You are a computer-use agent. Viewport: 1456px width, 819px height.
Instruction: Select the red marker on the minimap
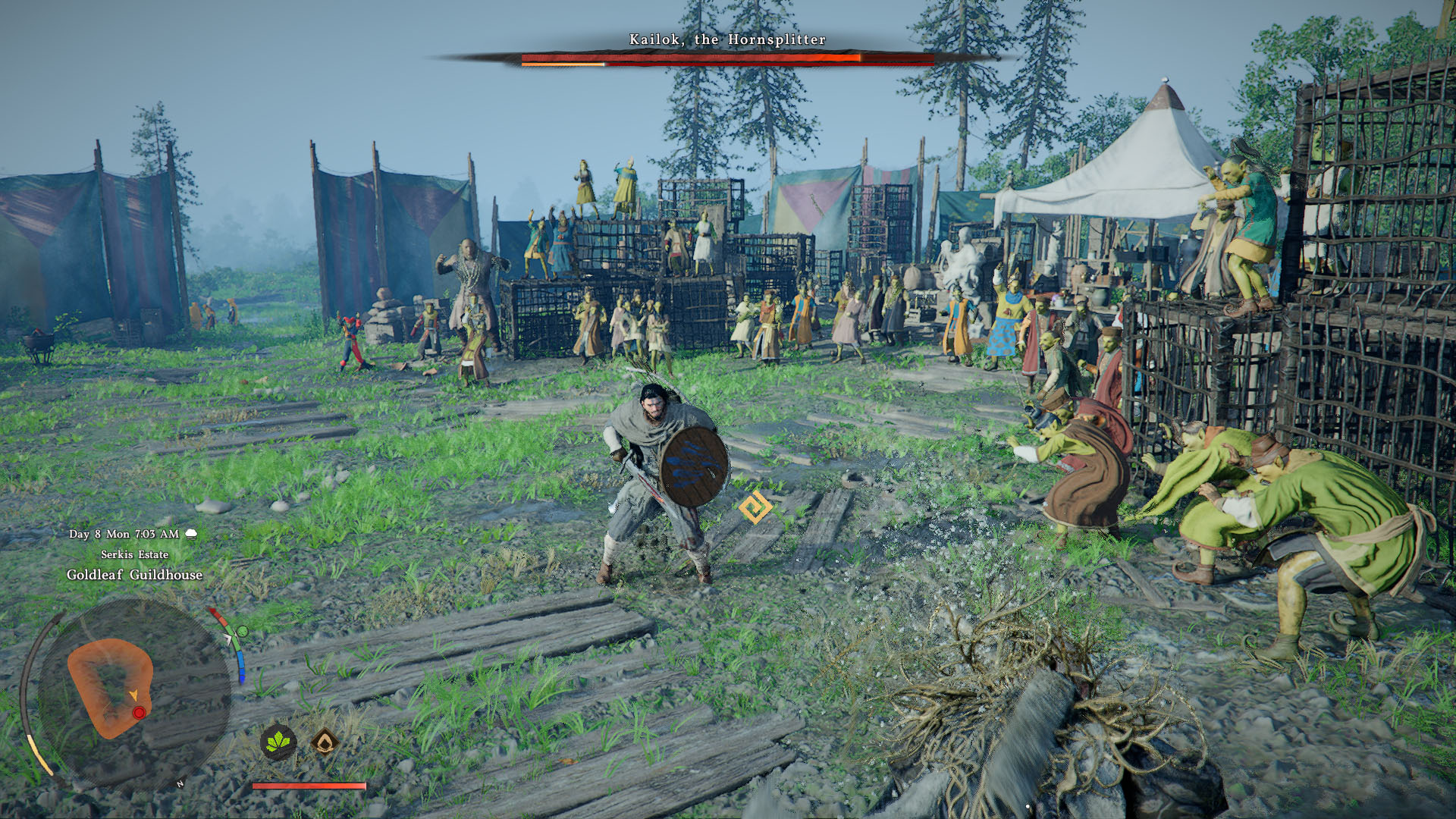click(x=139, y=713)
